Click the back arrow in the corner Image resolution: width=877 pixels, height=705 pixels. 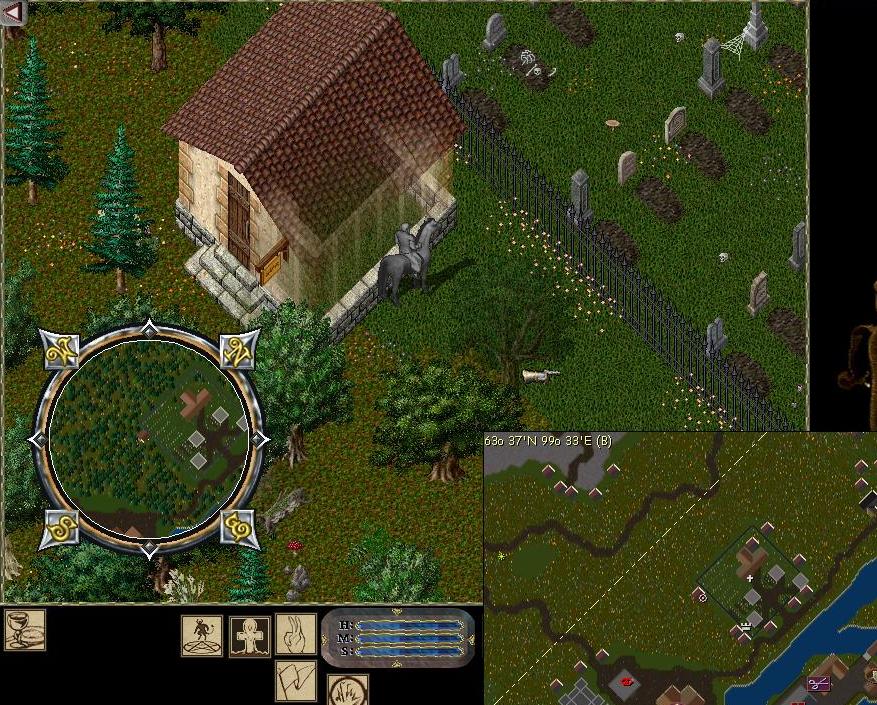point(13,11)
